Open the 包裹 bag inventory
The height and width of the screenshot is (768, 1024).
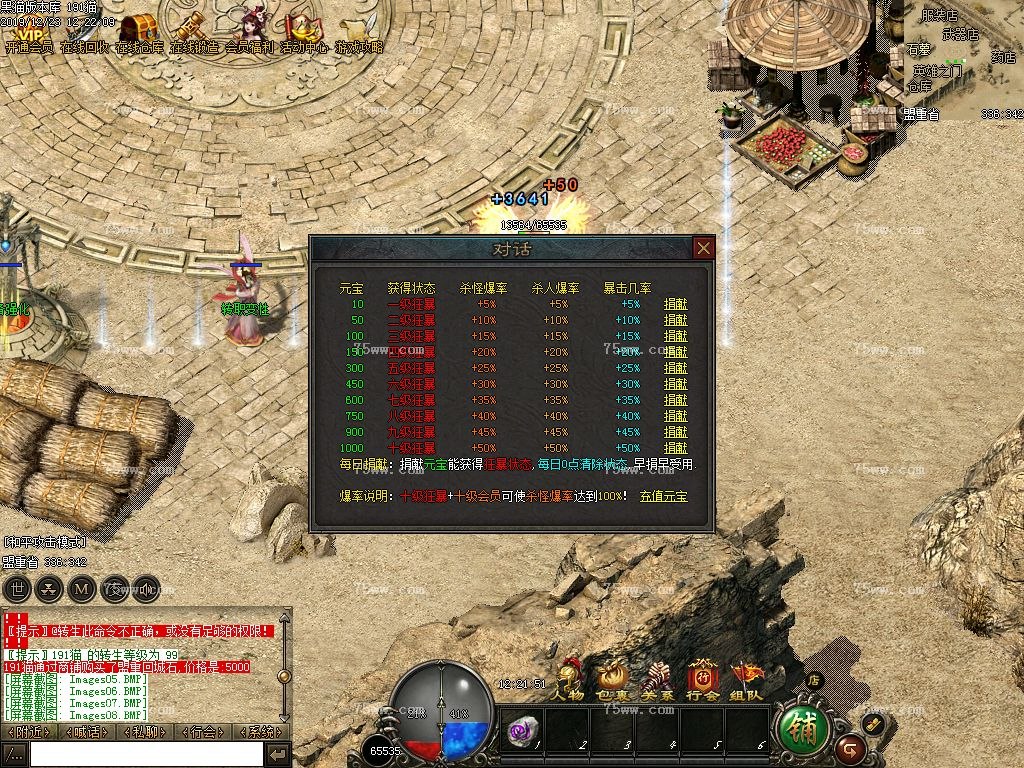pos(613,680)
